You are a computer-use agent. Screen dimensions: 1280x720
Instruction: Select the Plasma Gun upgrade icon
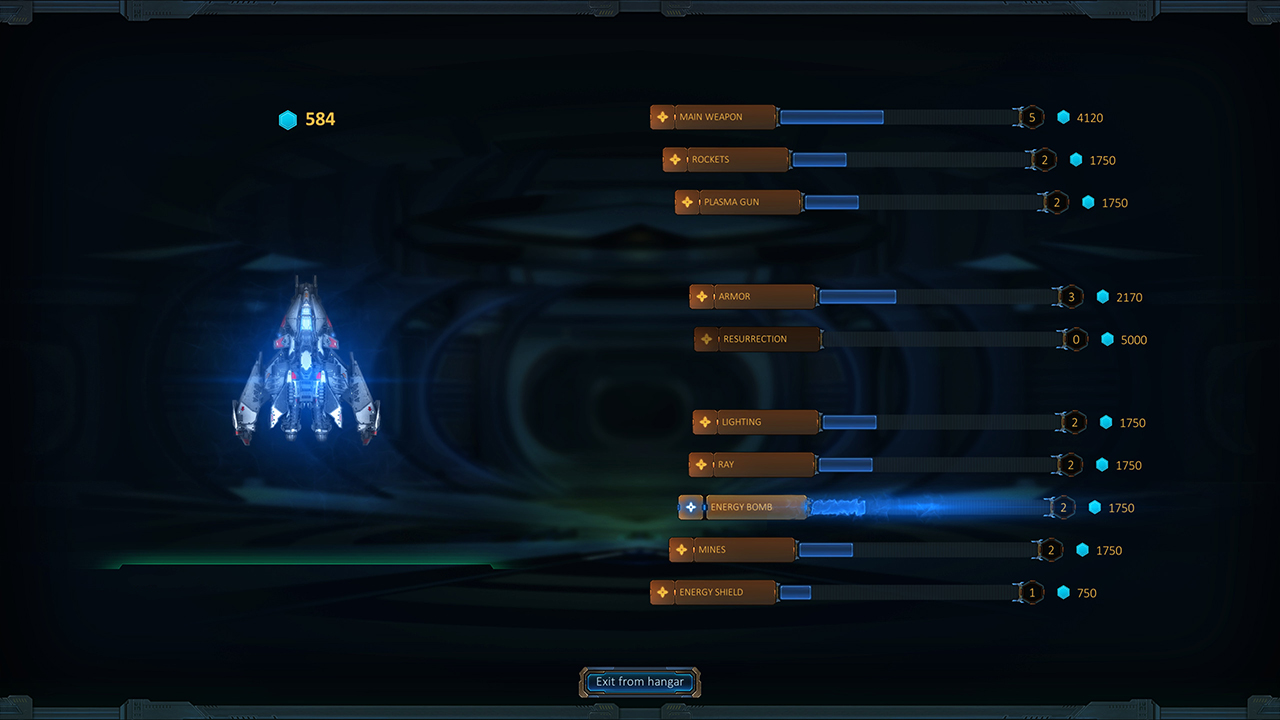click(687, 202)
